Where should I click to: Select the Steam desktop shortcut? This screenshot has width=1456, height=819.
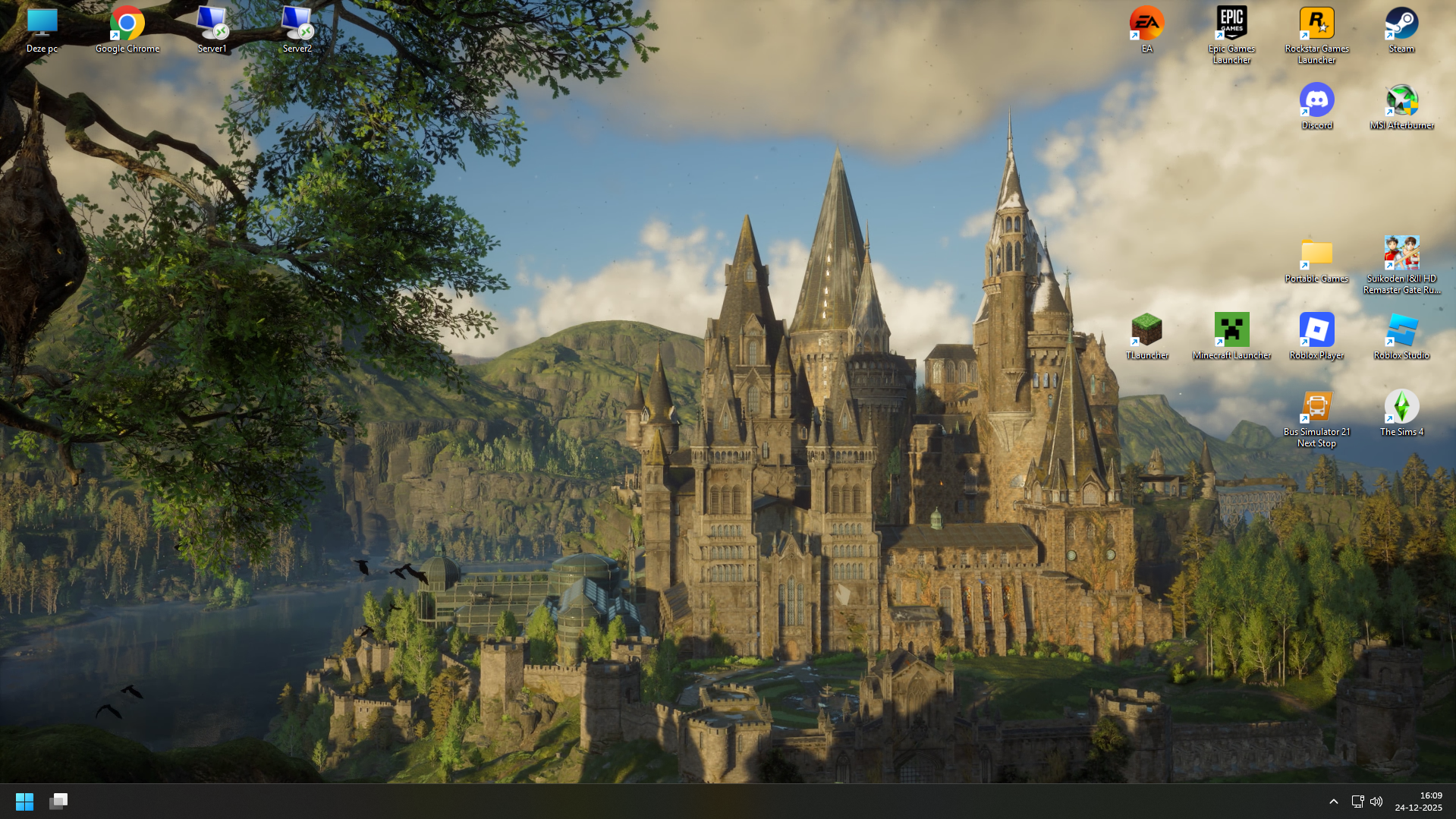(x=1401, y=24)
